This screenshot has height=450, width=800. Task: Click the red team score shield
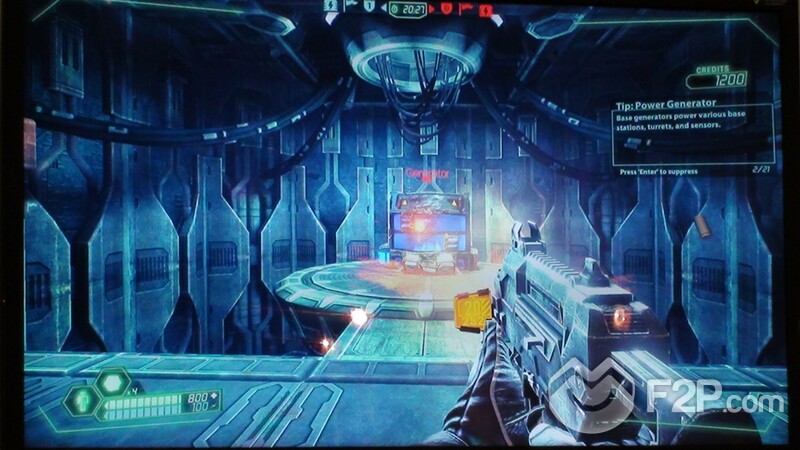click(446, 9)
